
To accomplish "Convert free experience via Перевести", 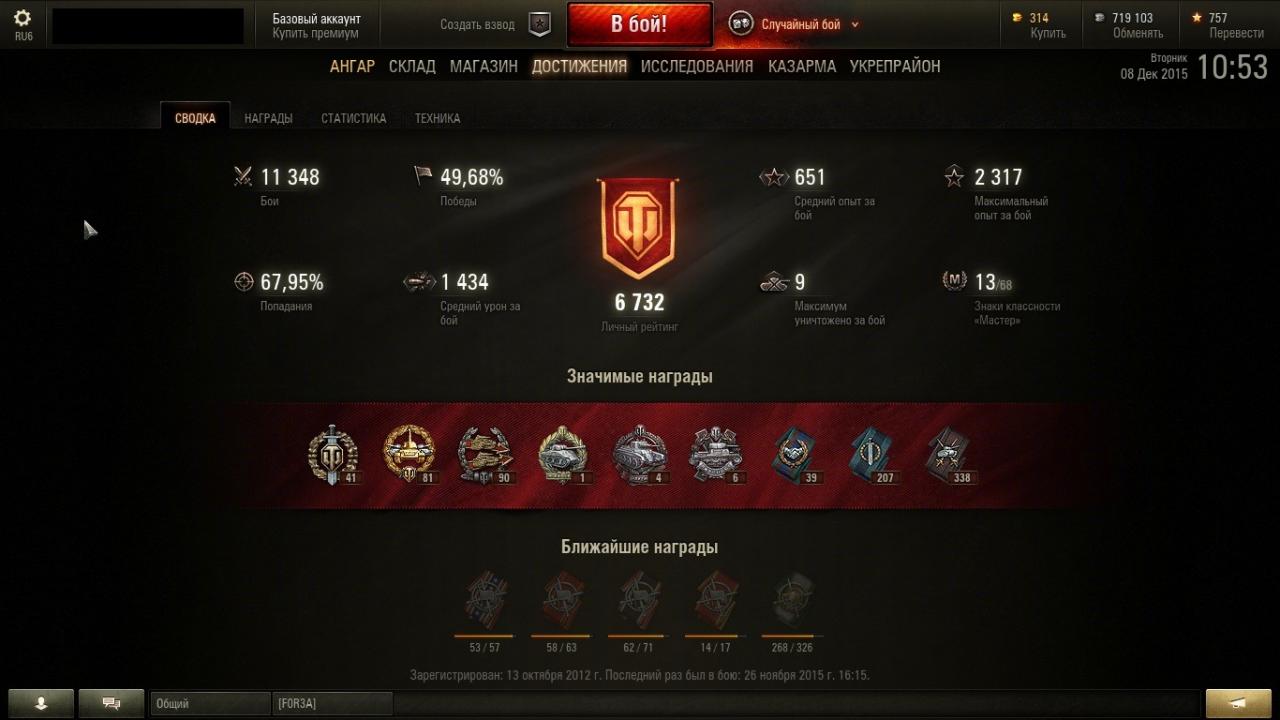I will point(1236,33).
